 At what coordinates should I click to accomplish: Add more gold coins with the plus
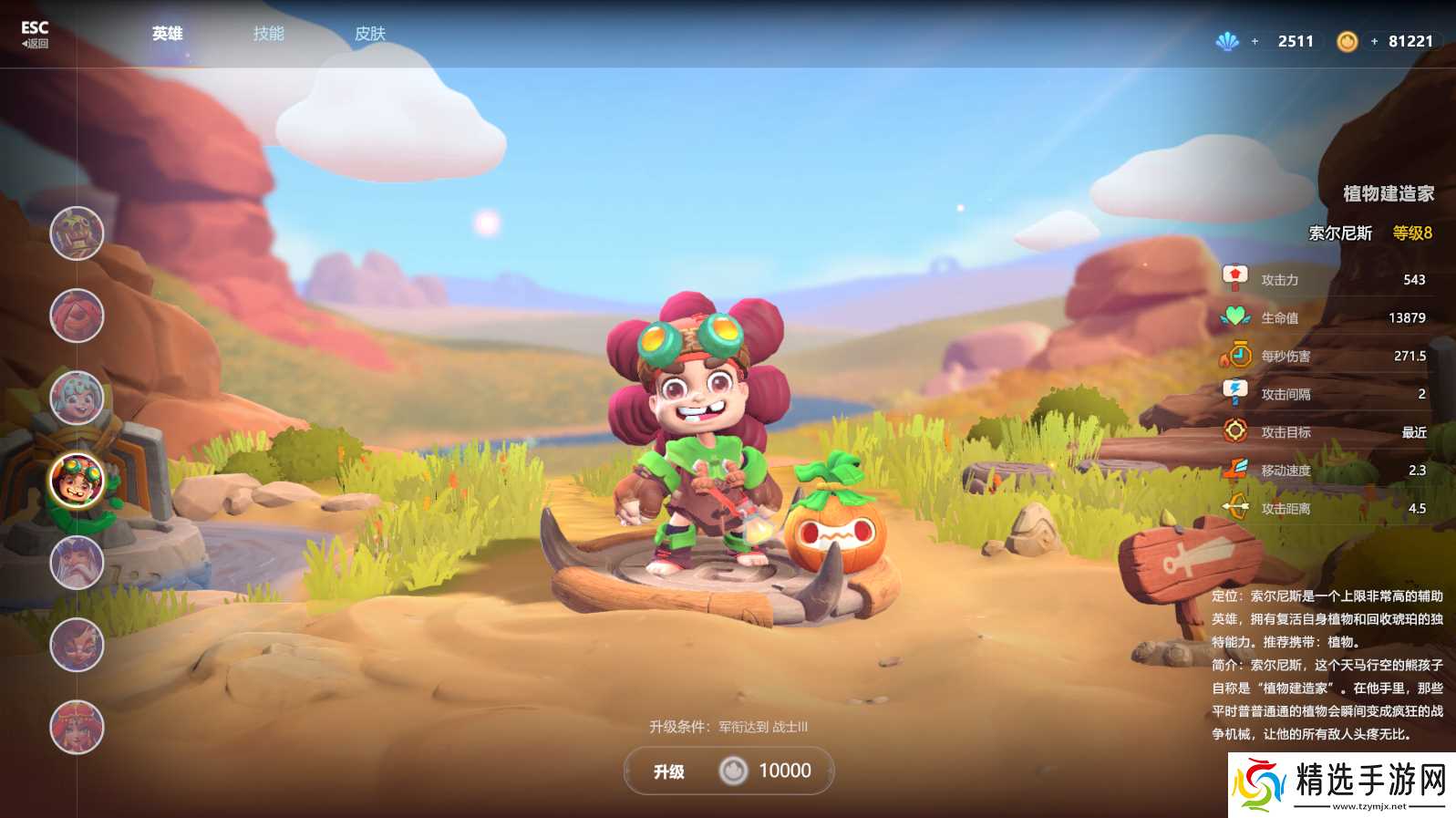click(1374, 41)
